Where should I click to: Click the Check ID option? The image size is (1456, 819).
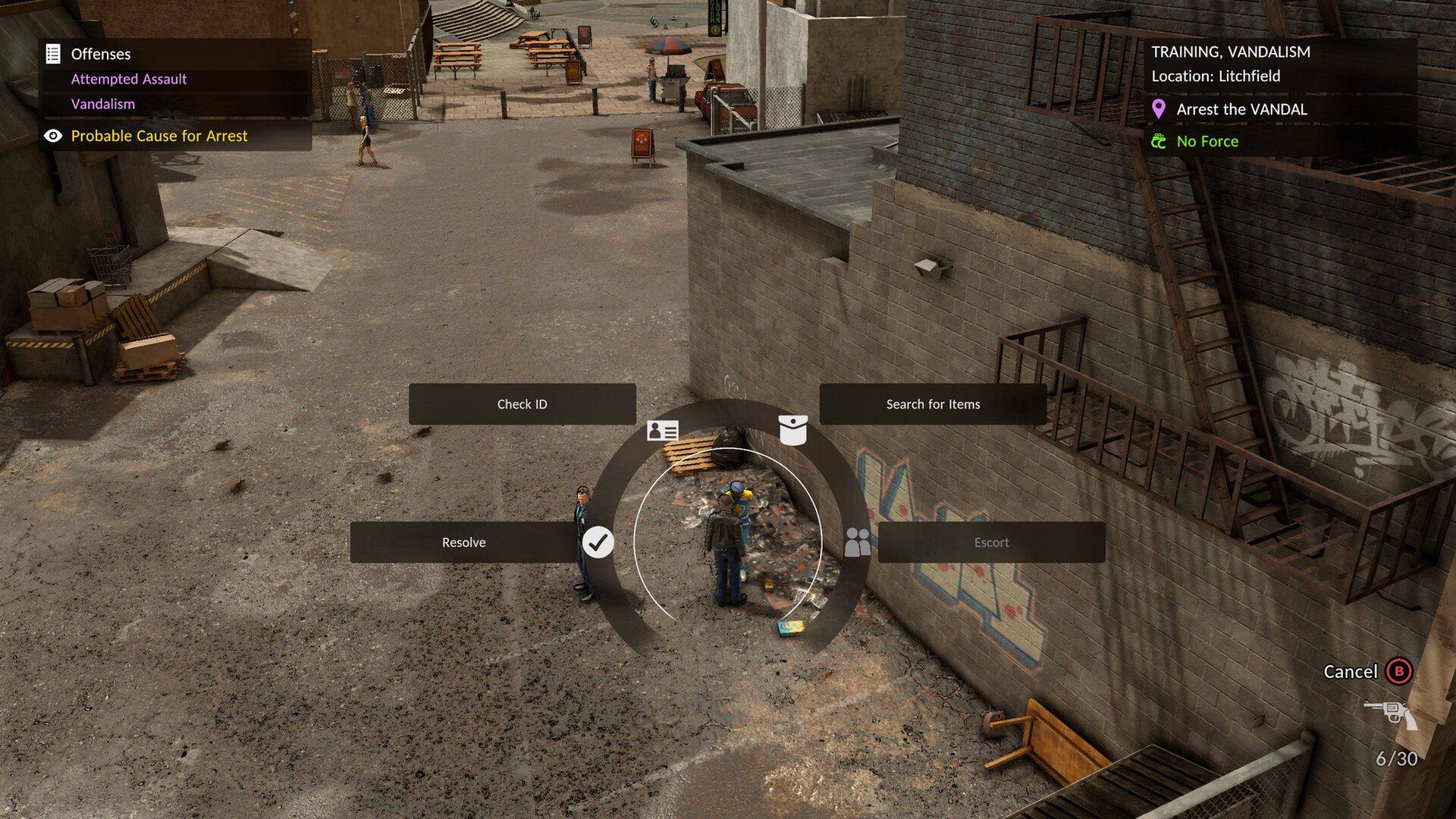(522, 404)
